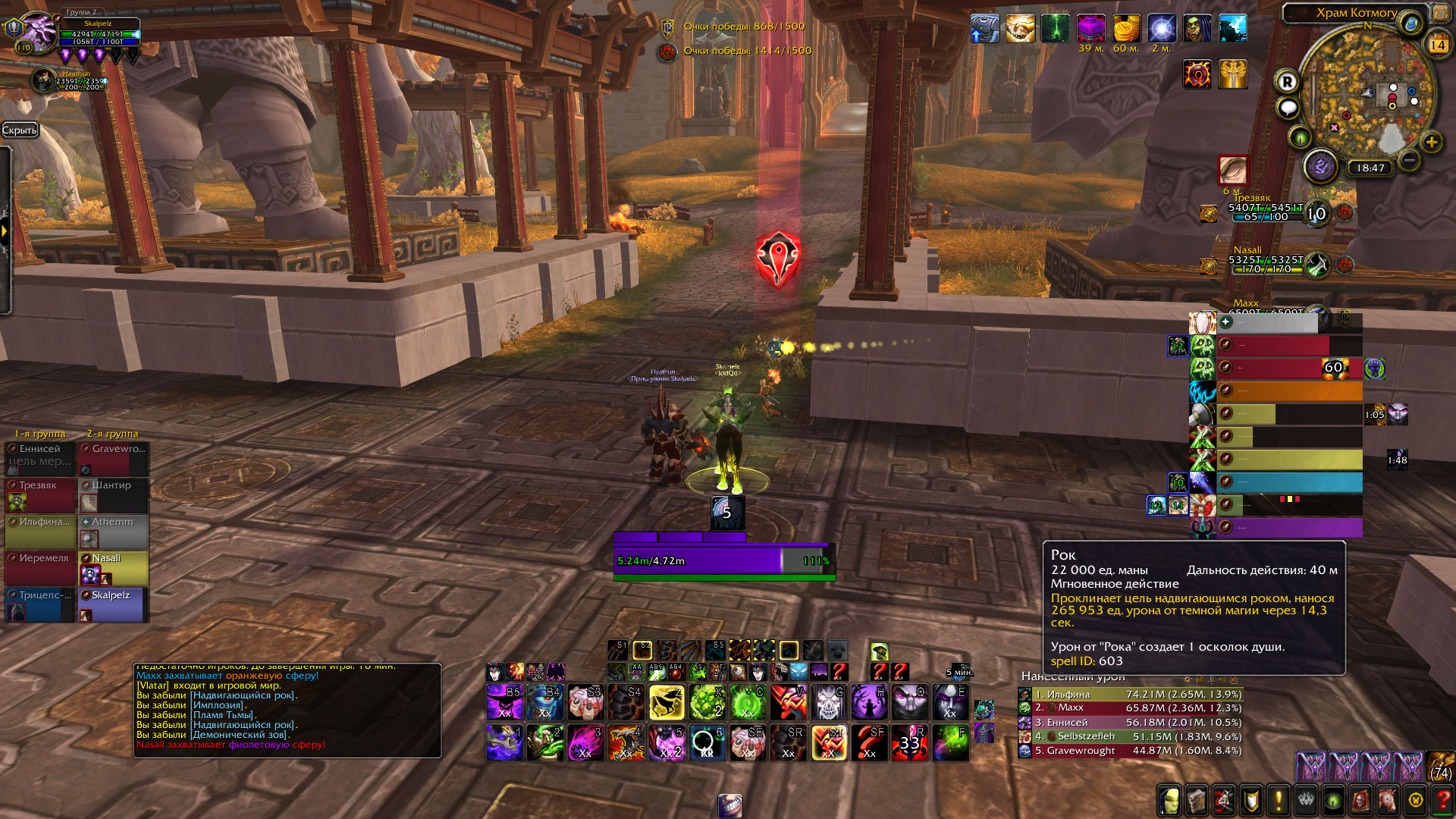The width and height of the screenshot is (1456, 819).
Task: Open the character info micro menu button
Action: pos(1169,800)
